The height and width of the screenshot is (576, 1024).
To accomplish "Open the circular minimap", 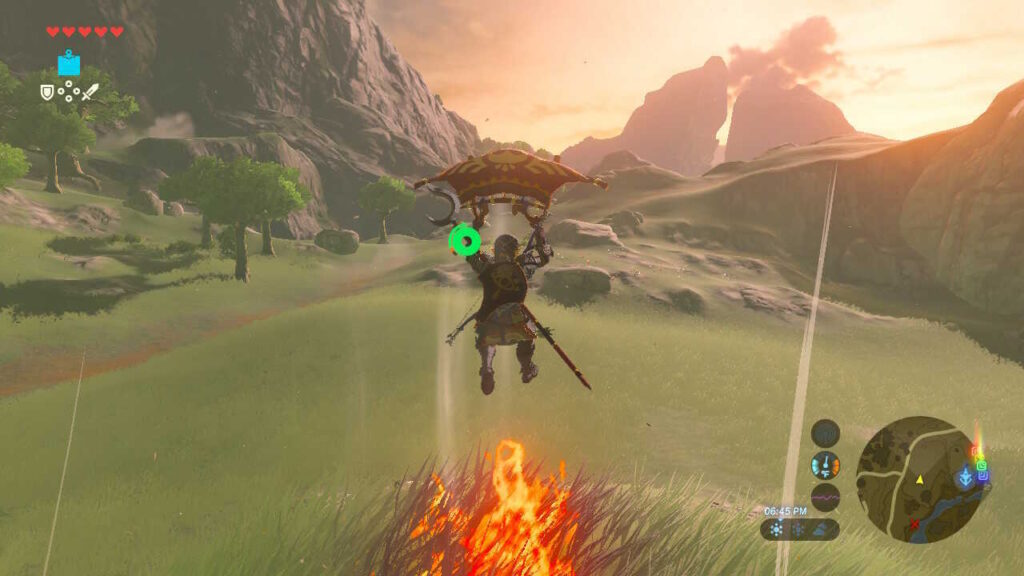I will (919, 479).
